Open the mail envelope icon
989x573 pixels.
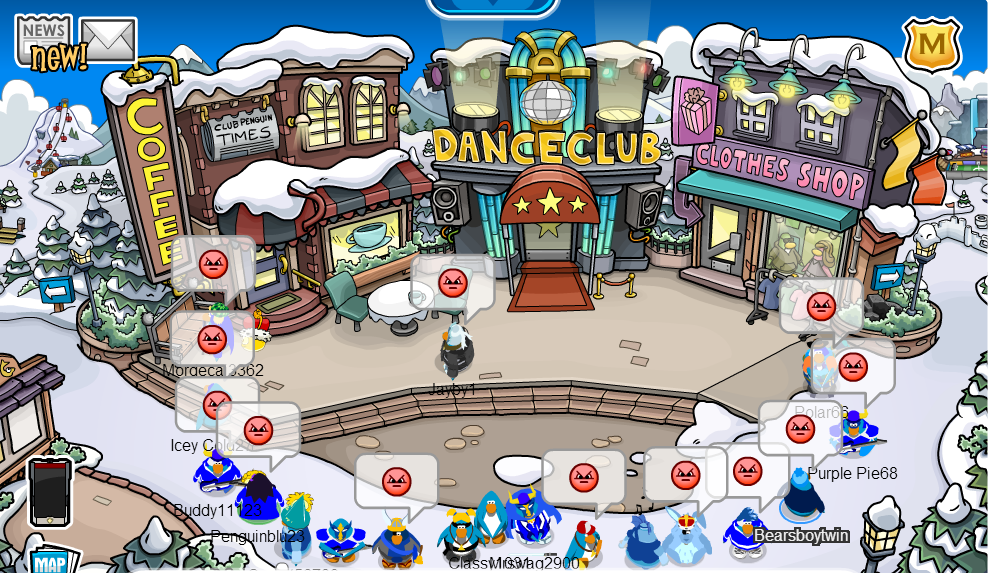(108, 40)
